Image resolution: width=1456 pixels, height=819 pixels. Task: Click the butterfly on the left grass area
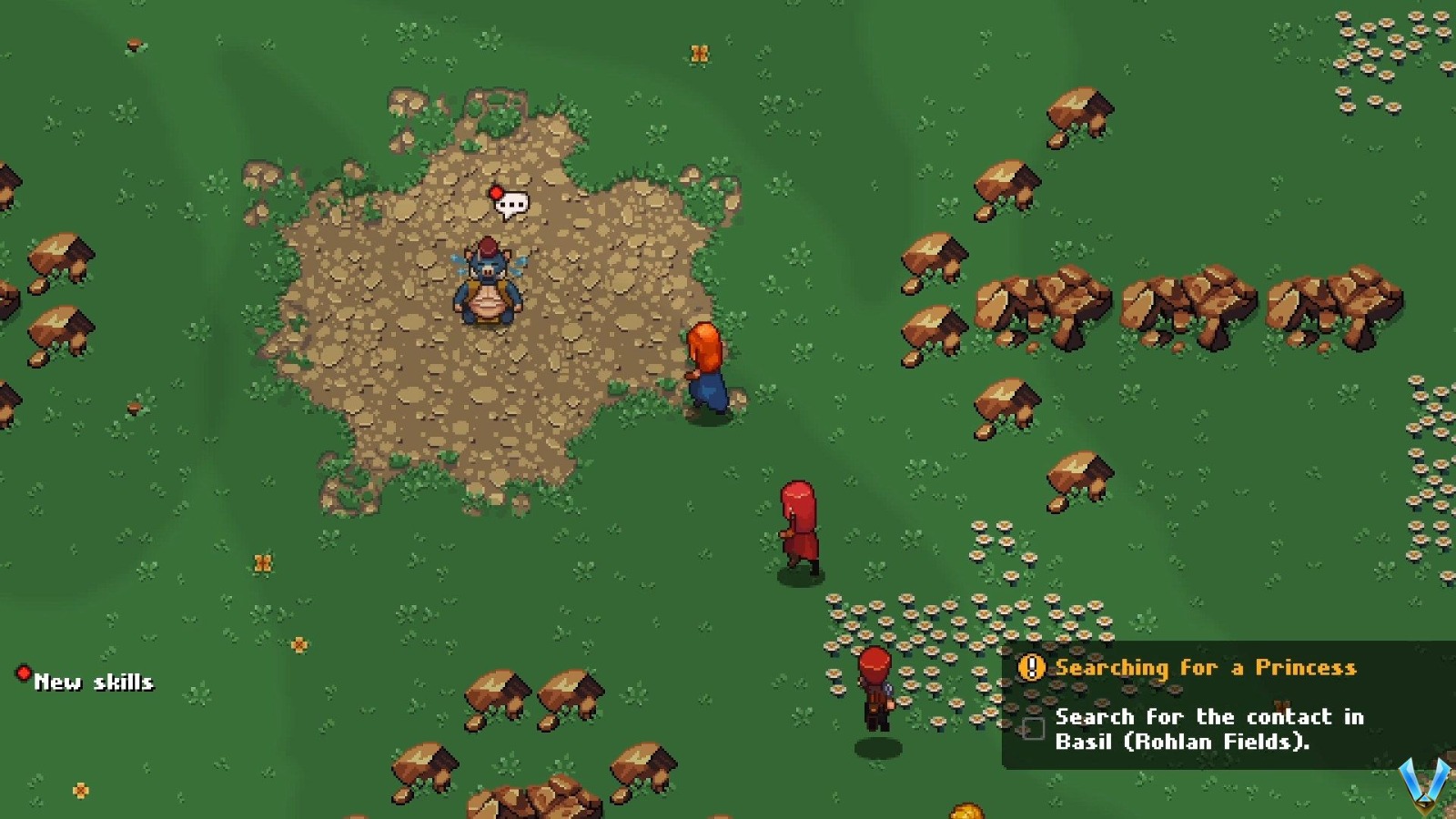click(262, 561)
